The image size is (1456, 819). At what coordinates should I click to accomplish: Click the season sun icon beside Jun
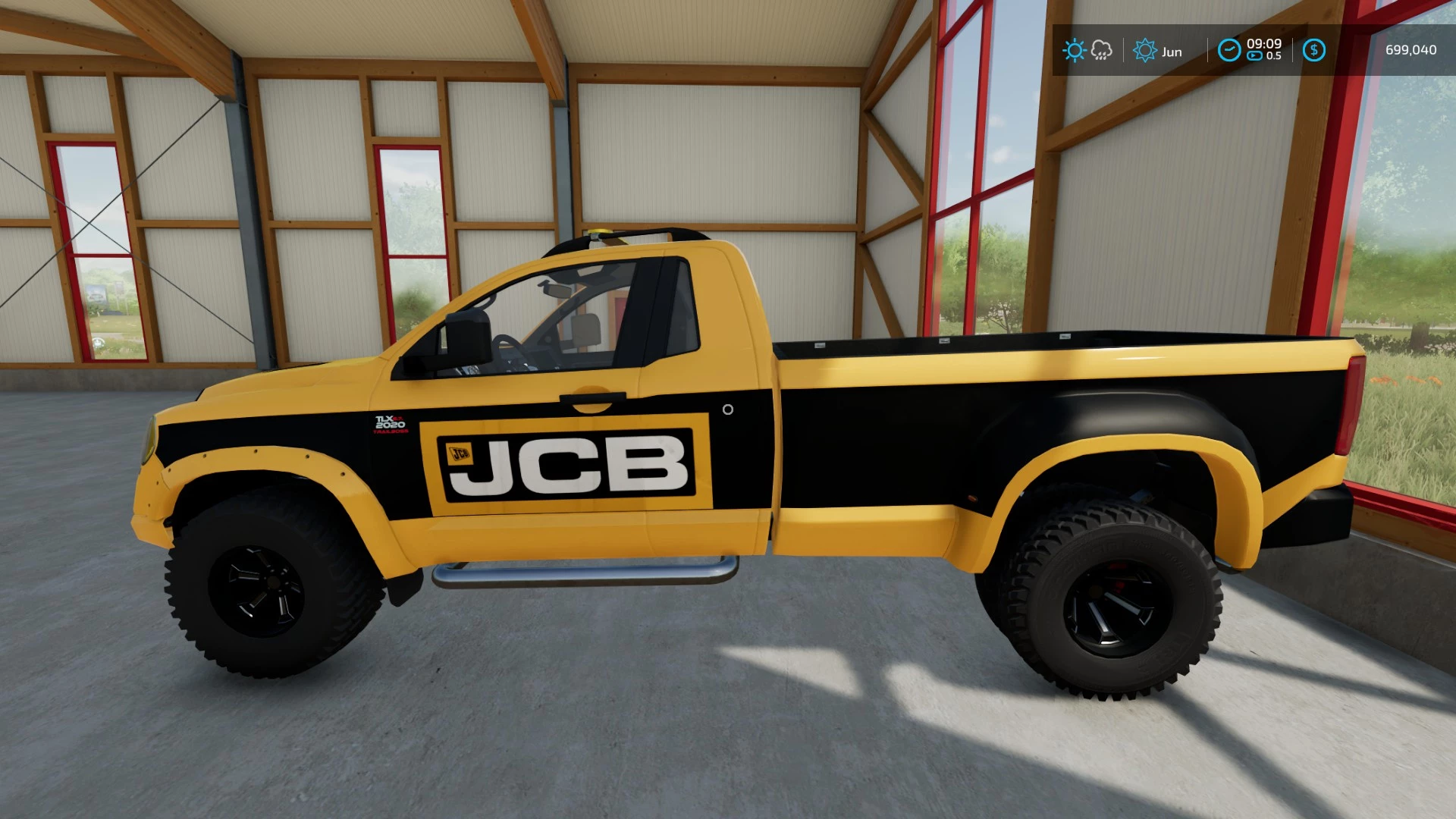(1145, 50)
